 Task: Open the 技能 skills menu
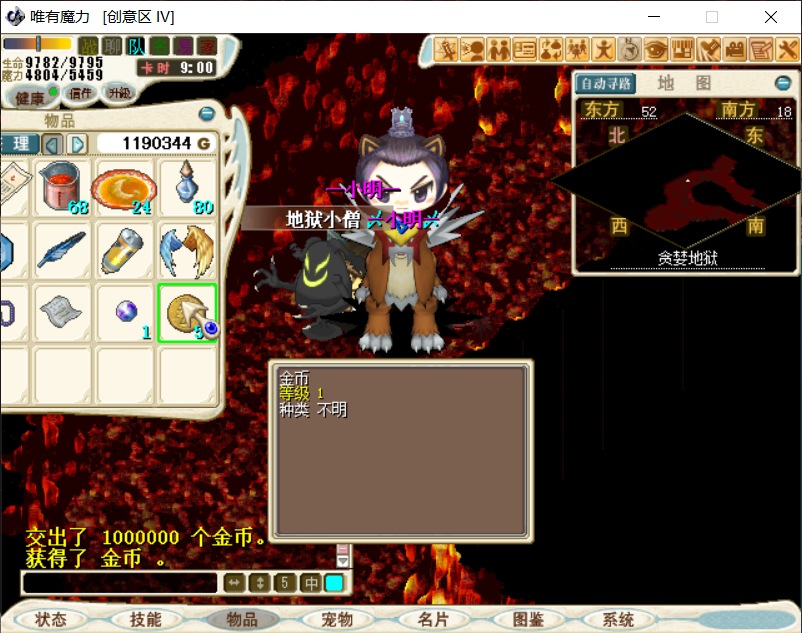pos(145,619)
